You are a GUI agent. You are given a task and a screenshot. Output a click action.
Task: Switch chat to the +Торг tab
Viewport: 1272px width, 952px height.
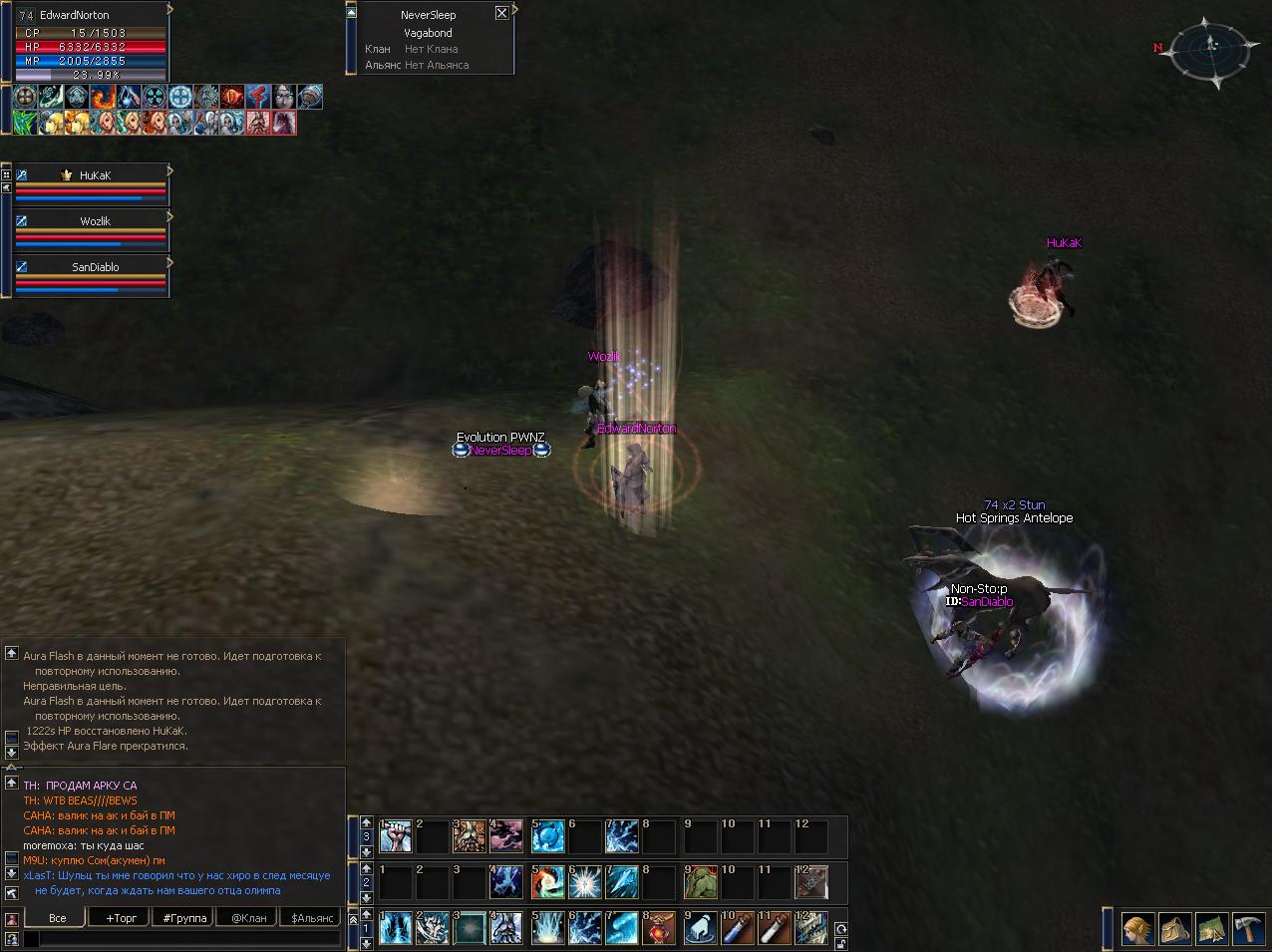point(120,917)
